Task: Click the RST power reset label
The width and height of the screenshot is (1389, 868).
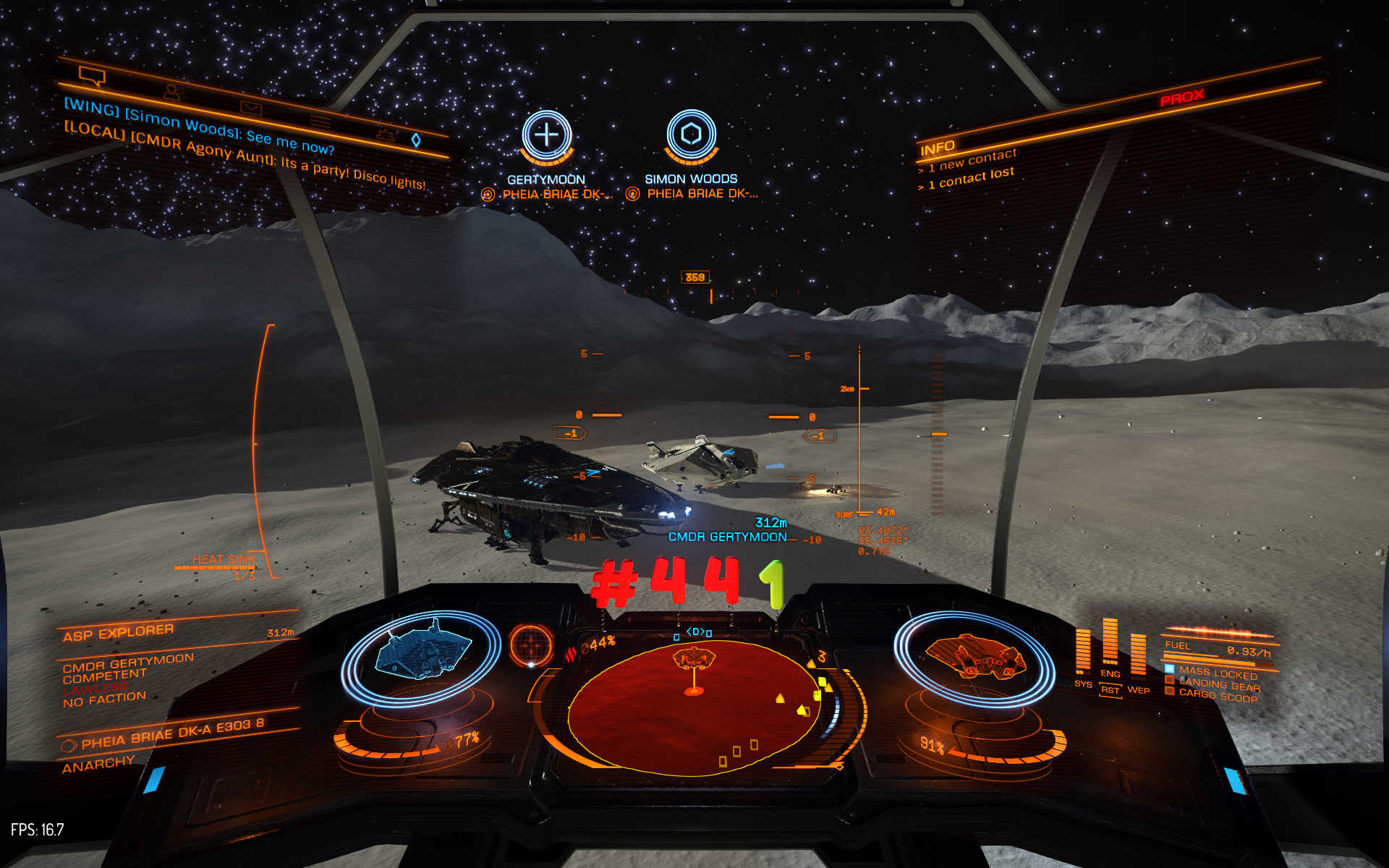Action: click(1110, 690)
